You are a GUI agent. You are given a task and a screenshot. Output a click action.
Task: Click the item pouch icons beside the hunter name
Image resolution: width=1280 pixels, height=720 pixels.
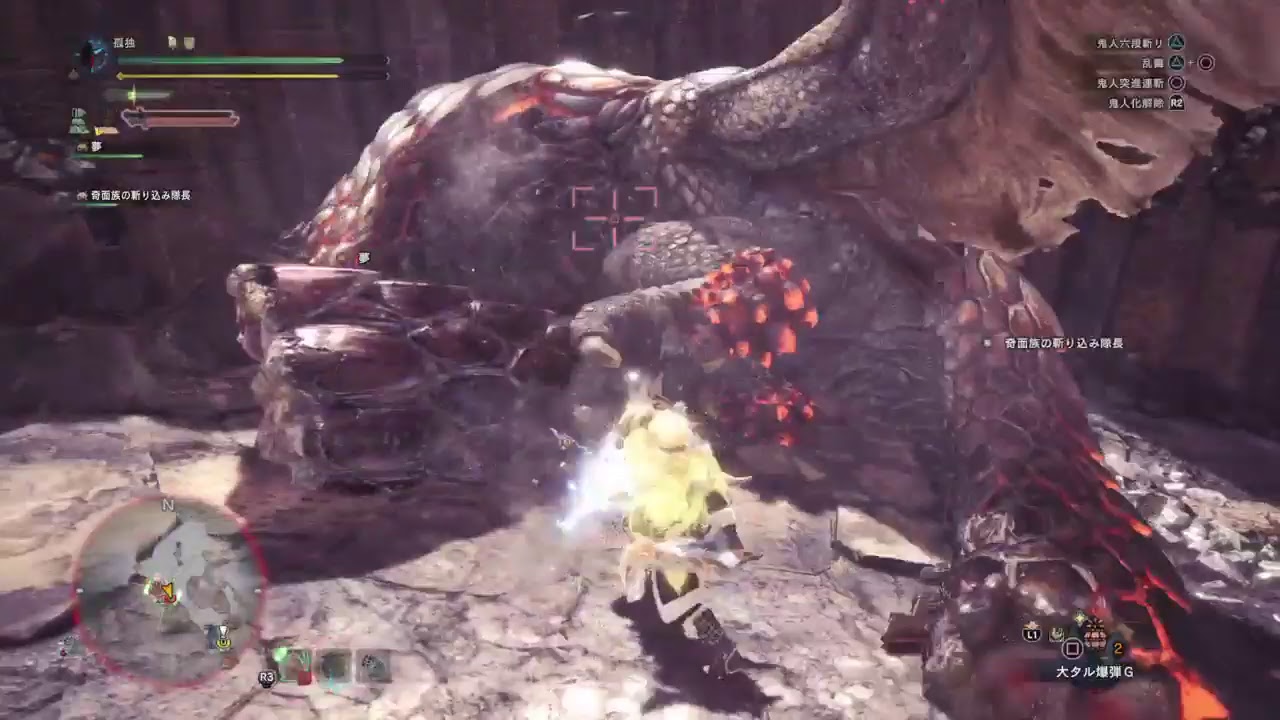180,43
